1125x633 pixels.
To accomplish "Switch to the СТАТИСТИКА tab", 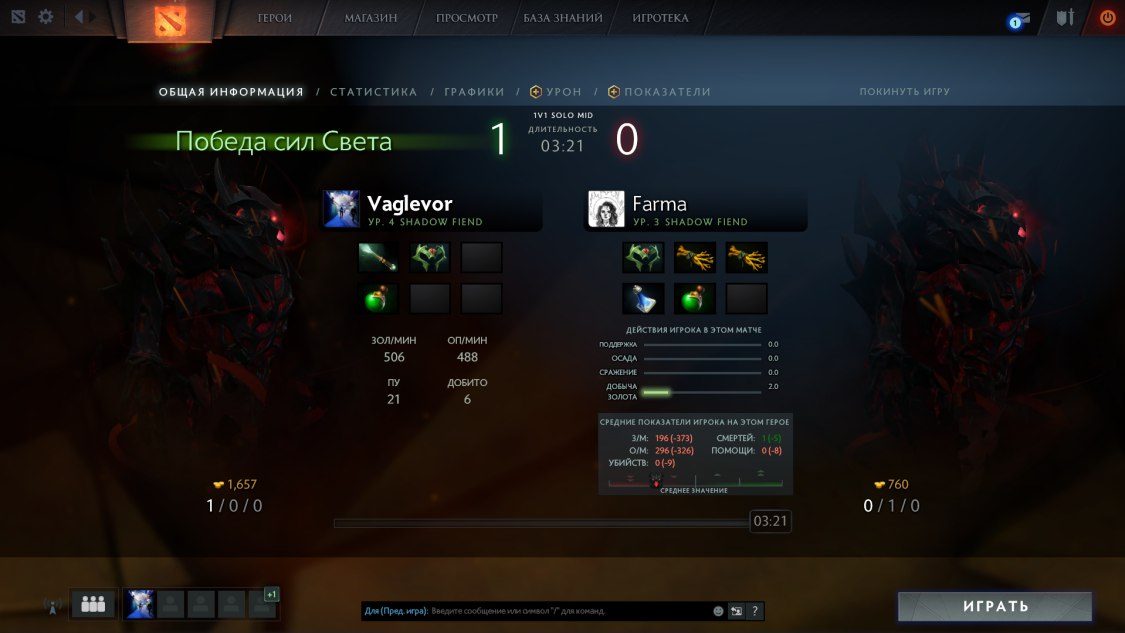I will 374,92.
